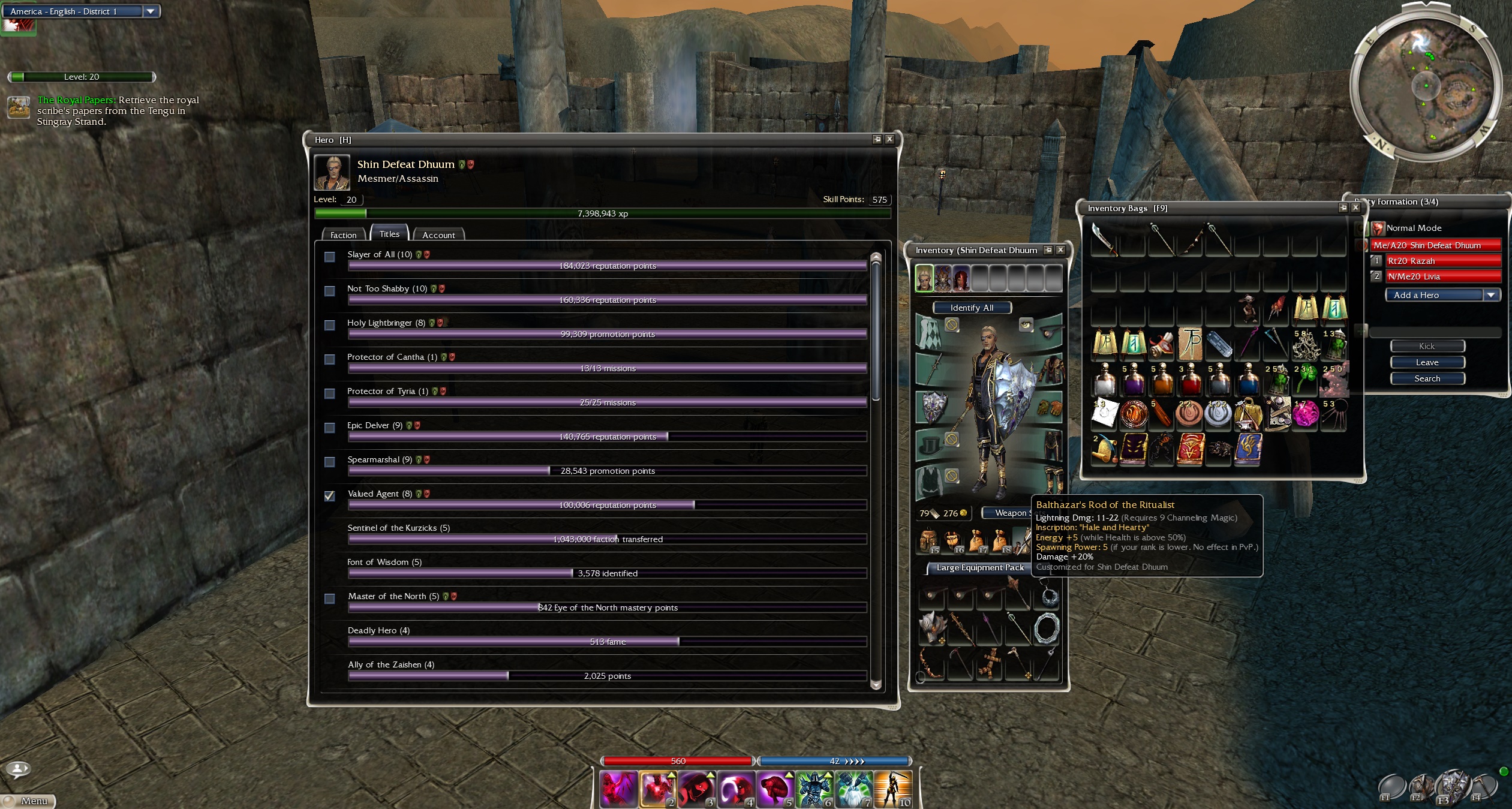Leave the party
Image resolution: width=1512 pixels, height=809 pixels.
pyautogui.click(x=1427, y=362)
